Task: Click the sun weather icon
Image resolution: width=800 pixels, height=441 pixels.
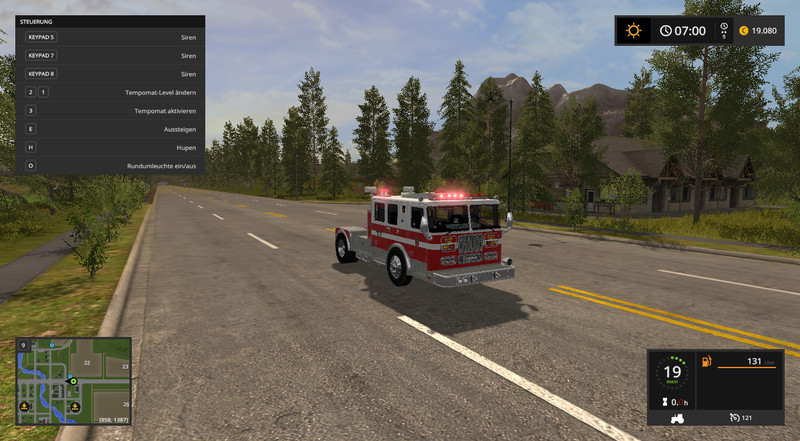Action: [x=632, y=30]
